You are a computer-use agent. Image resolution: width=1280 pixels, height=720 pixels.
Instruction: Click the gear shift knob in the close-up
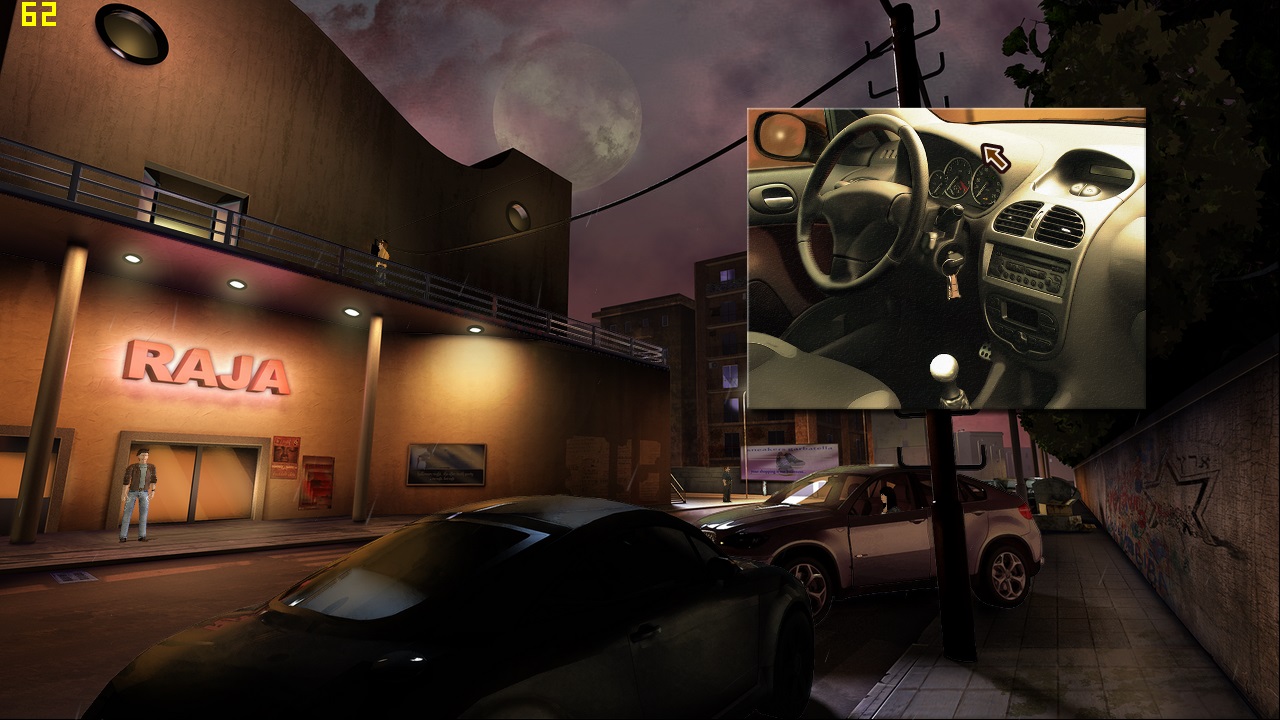pyautogui.click(x=945, y=369)
